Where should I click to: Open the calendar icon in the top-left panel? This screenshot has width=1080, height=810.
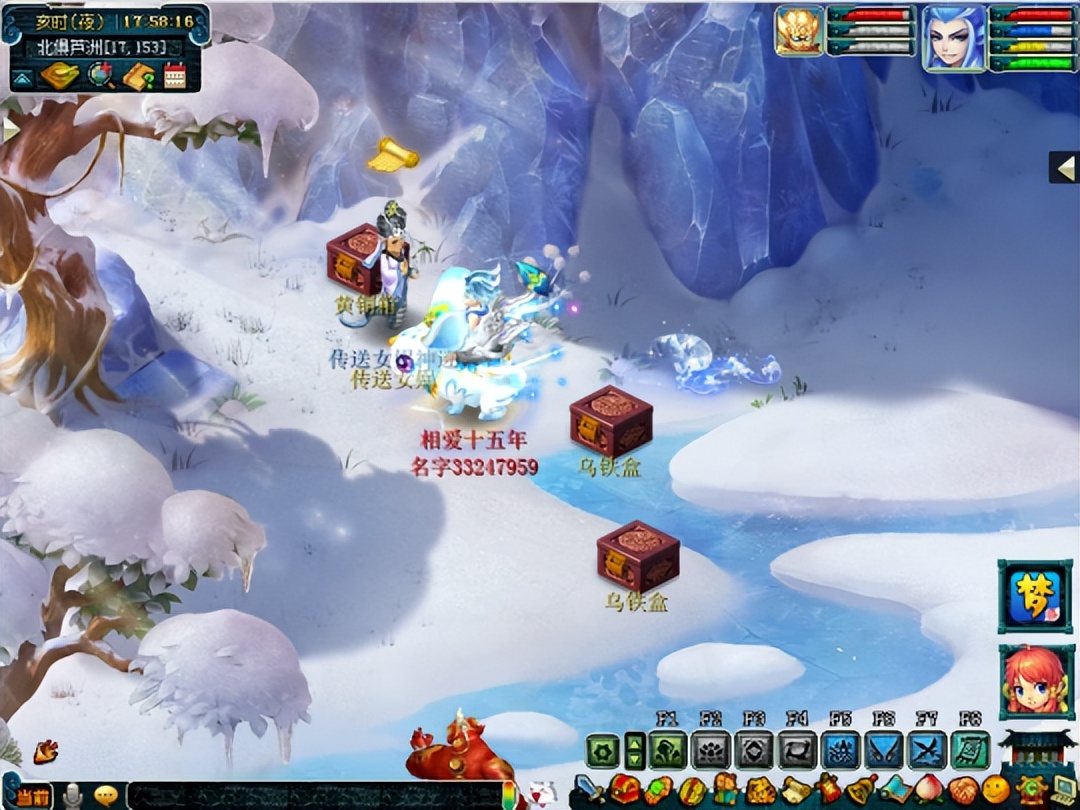tap(175, 76)
